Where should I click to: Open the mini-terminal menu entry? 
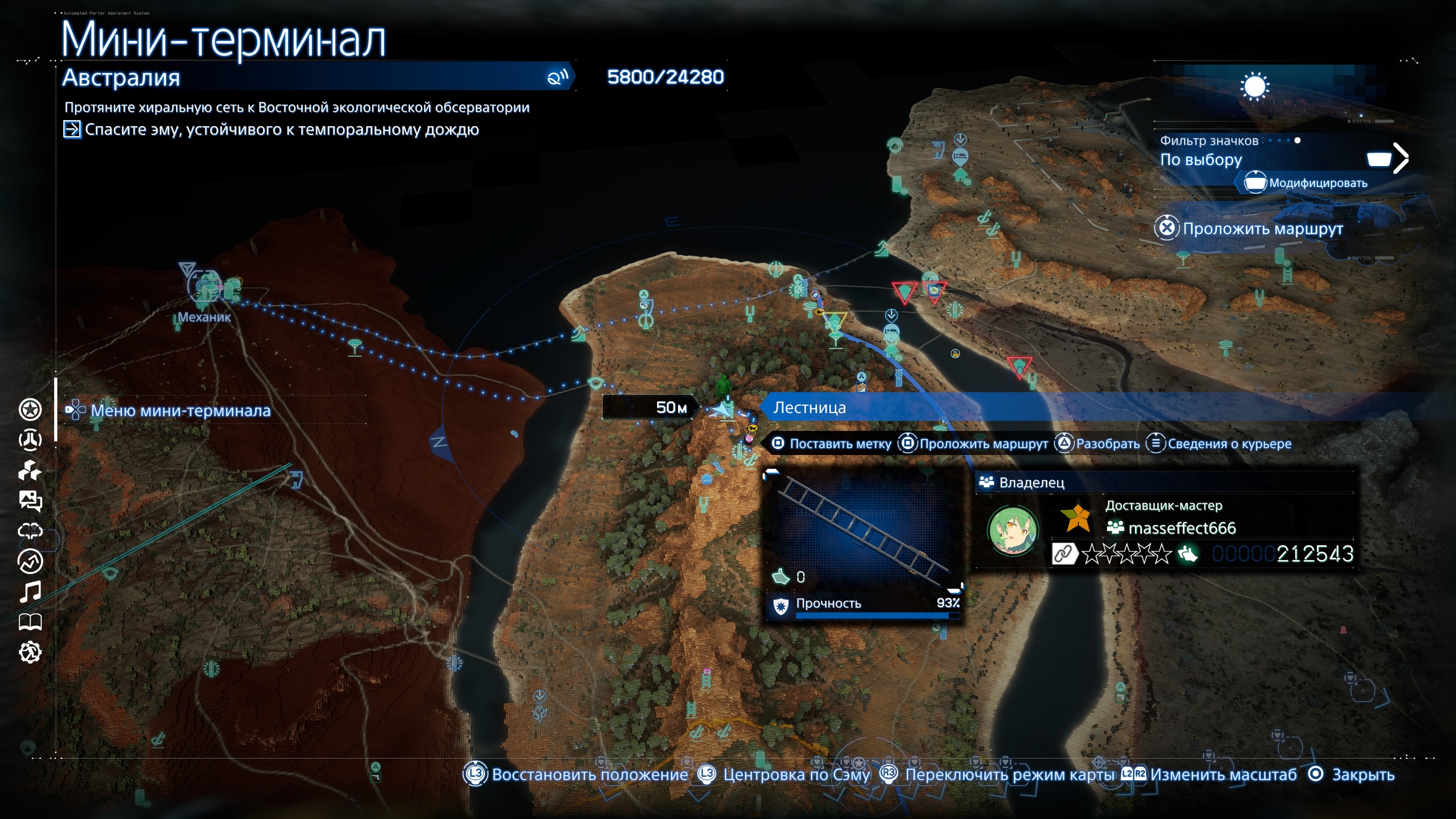click(x=180, y=411)
